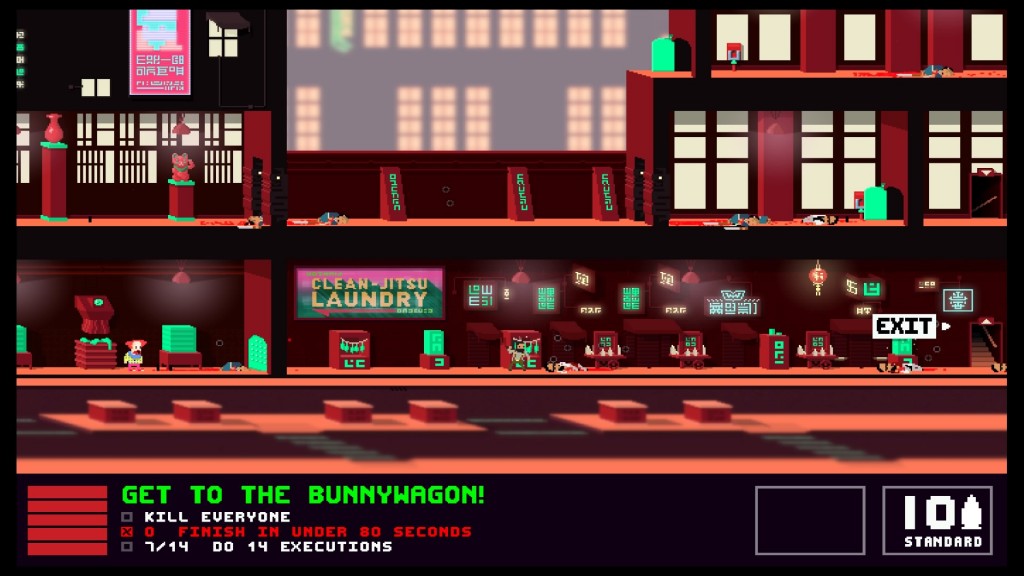Click the empty special item slot
Screen dimensions: 1024x576
[x=809, y=520]
